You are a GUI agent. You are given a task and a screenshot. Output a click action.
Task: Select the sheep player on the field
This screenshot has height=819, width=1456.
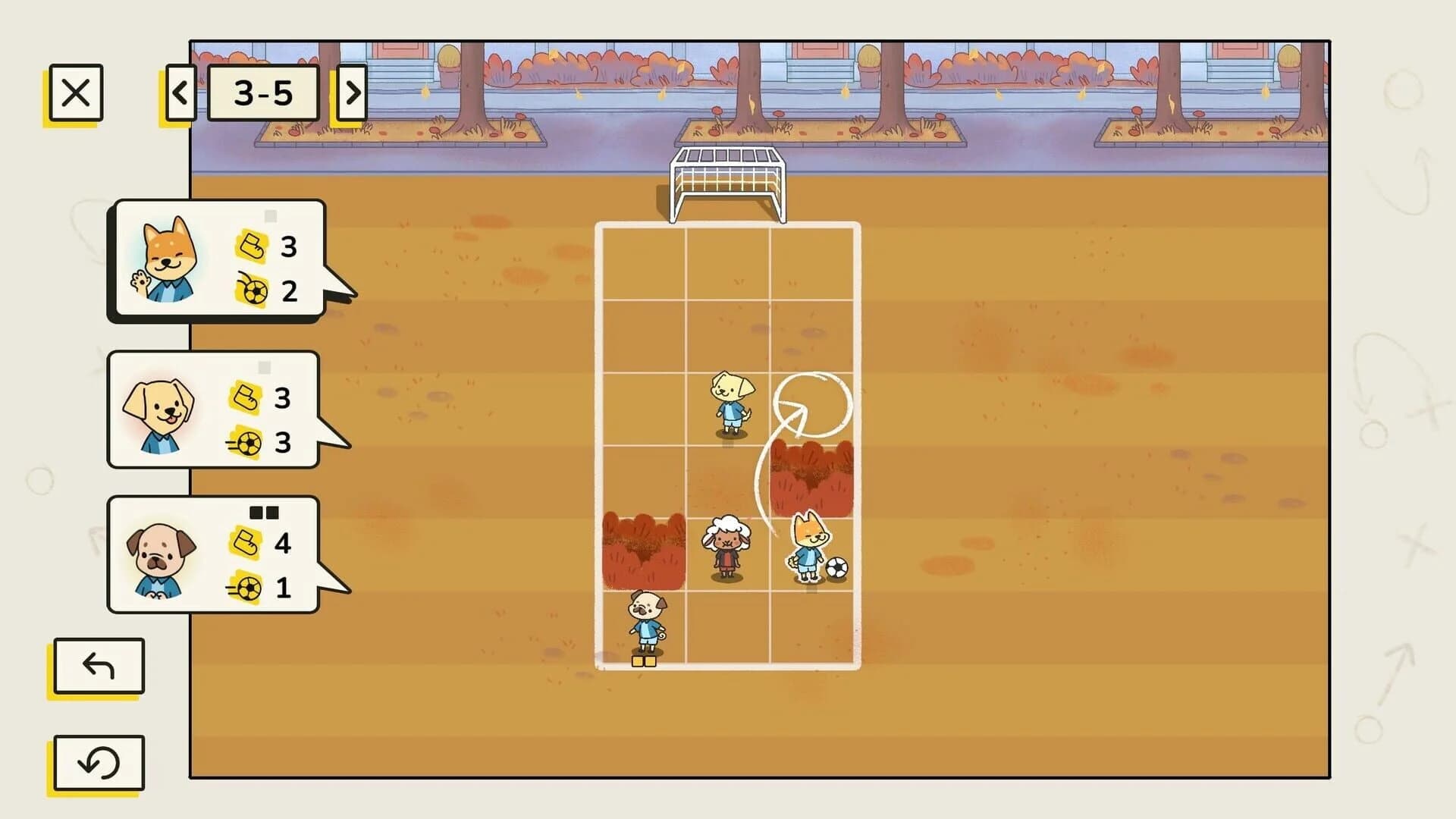pyautogui.click(x=728, y=542)
